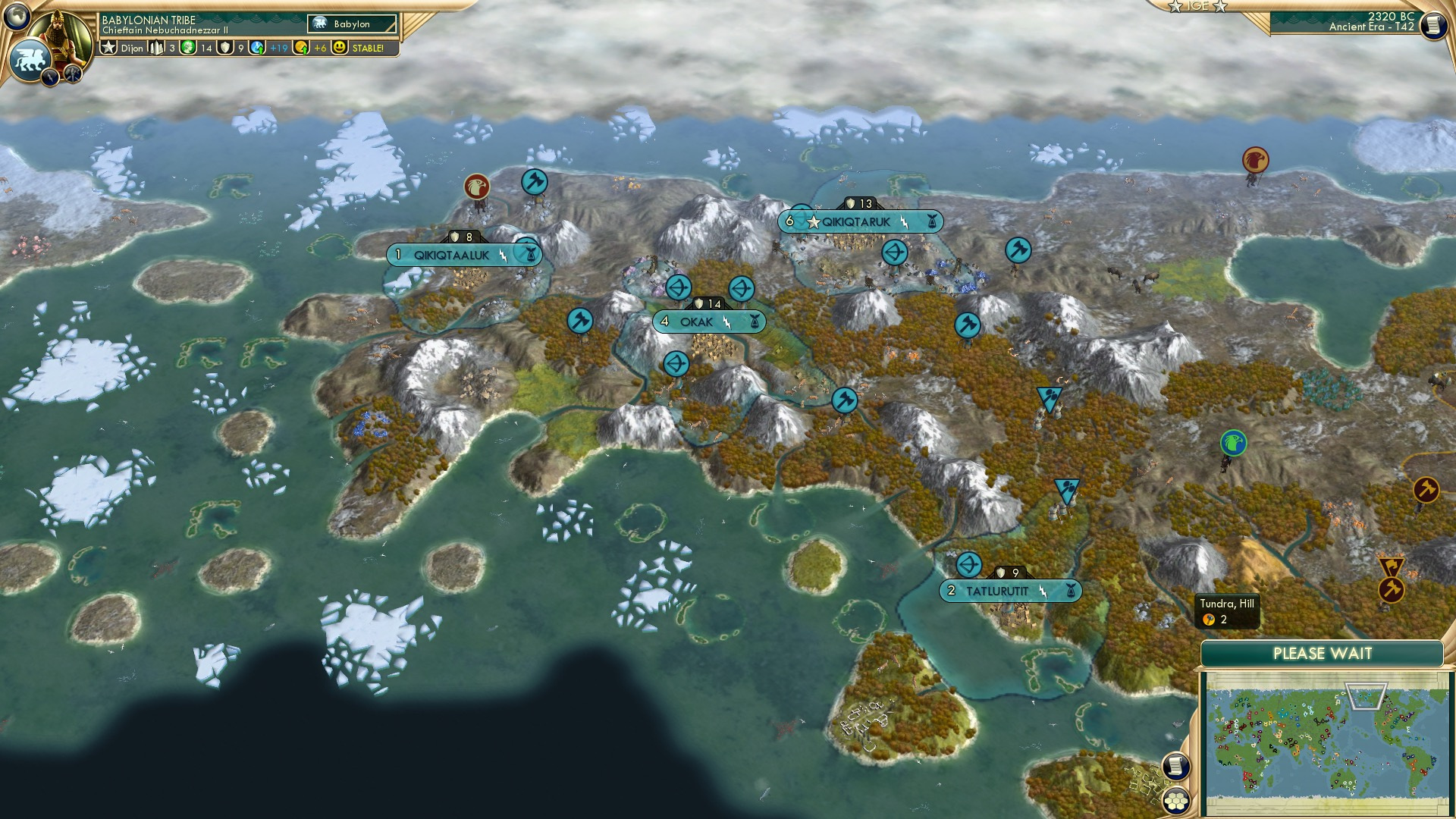This screenshot has height=819, width=1456.
Task: Click the happiness STABLE smiley icon
Action: [x=340, y=49]
